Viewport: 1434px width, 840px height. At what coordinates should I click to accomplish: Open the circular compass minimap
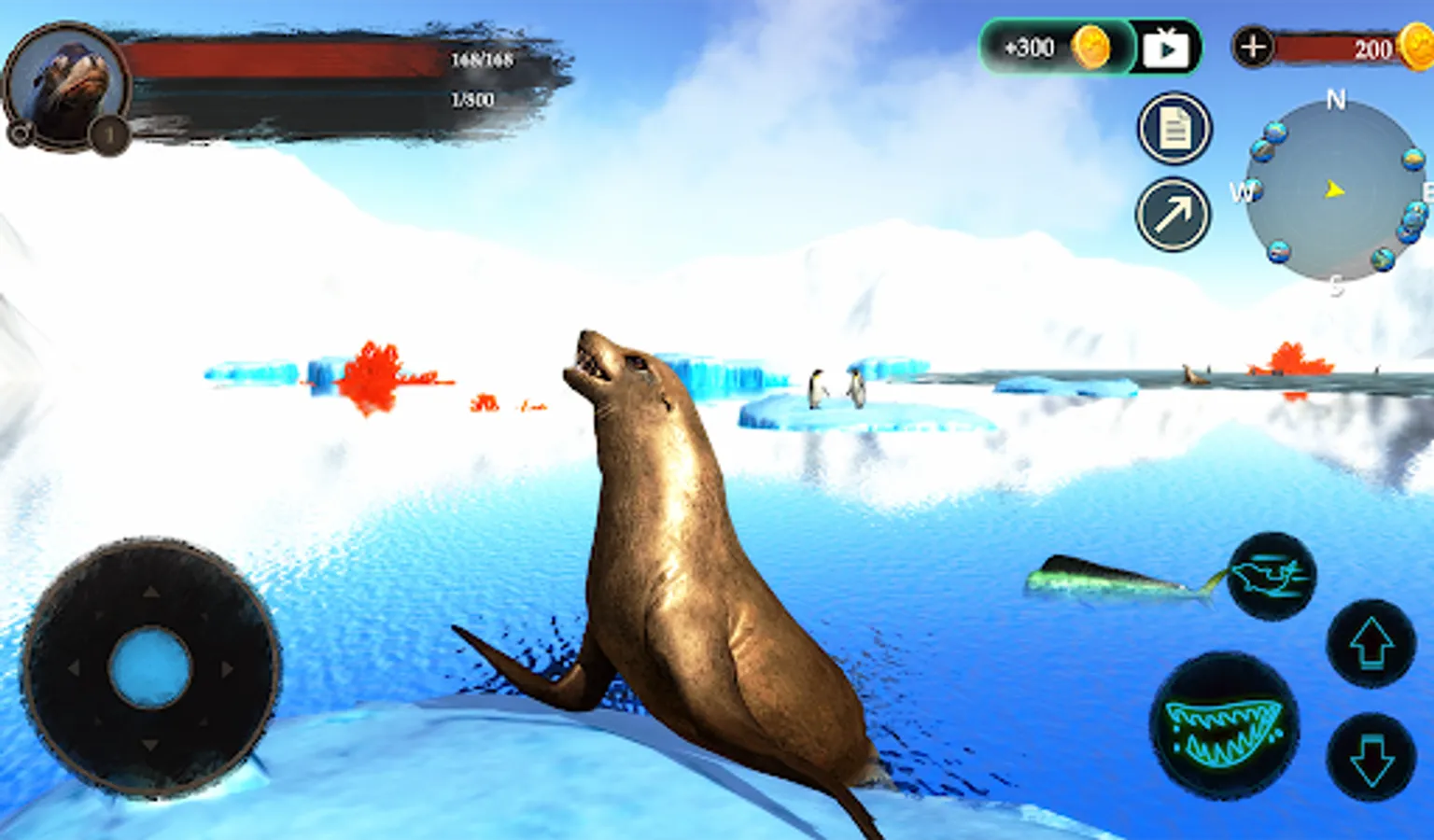1335,190
